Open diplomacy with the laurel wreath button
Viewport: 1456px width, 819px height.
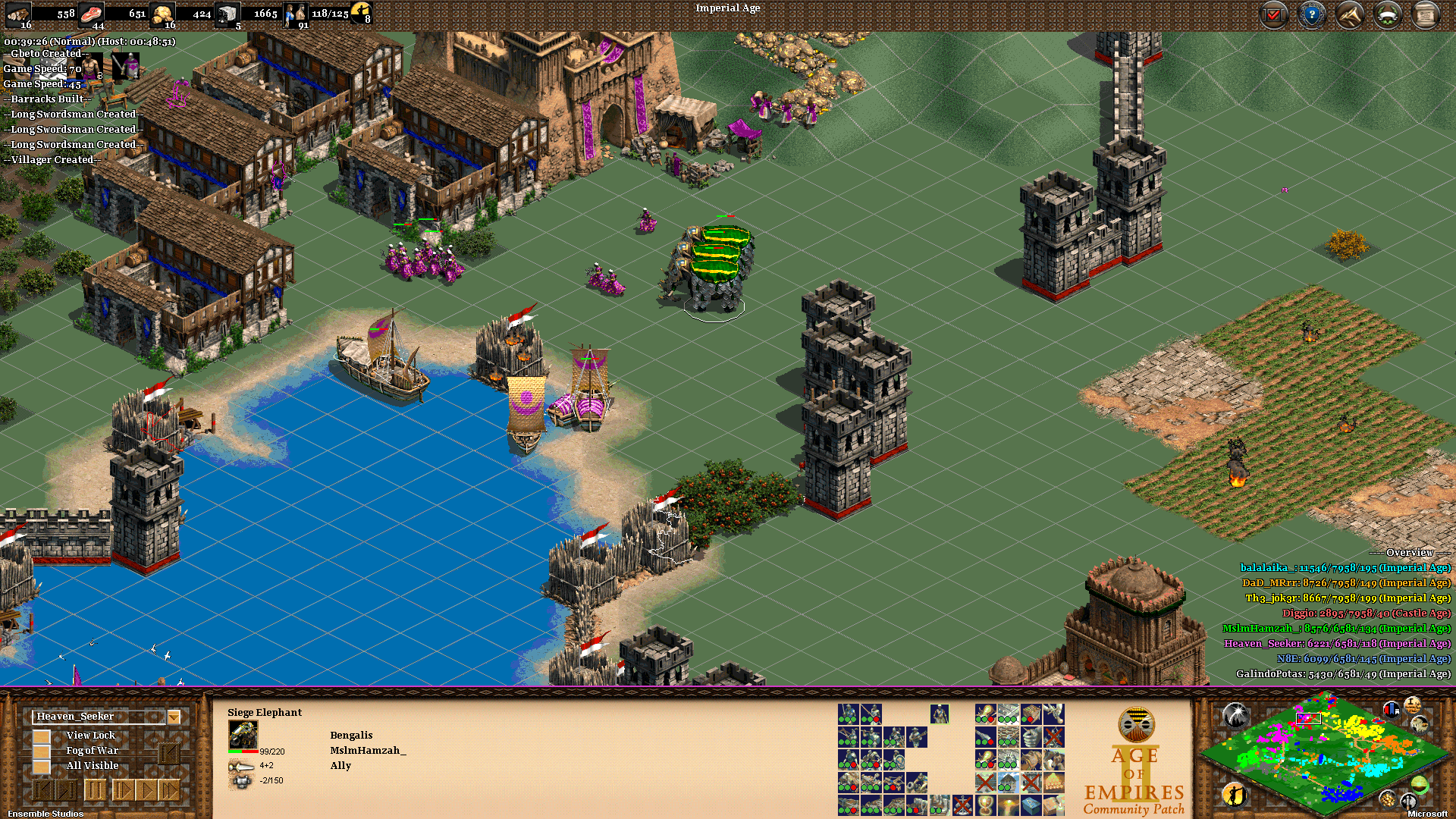pyautogui.click(x=1388, y=15)
